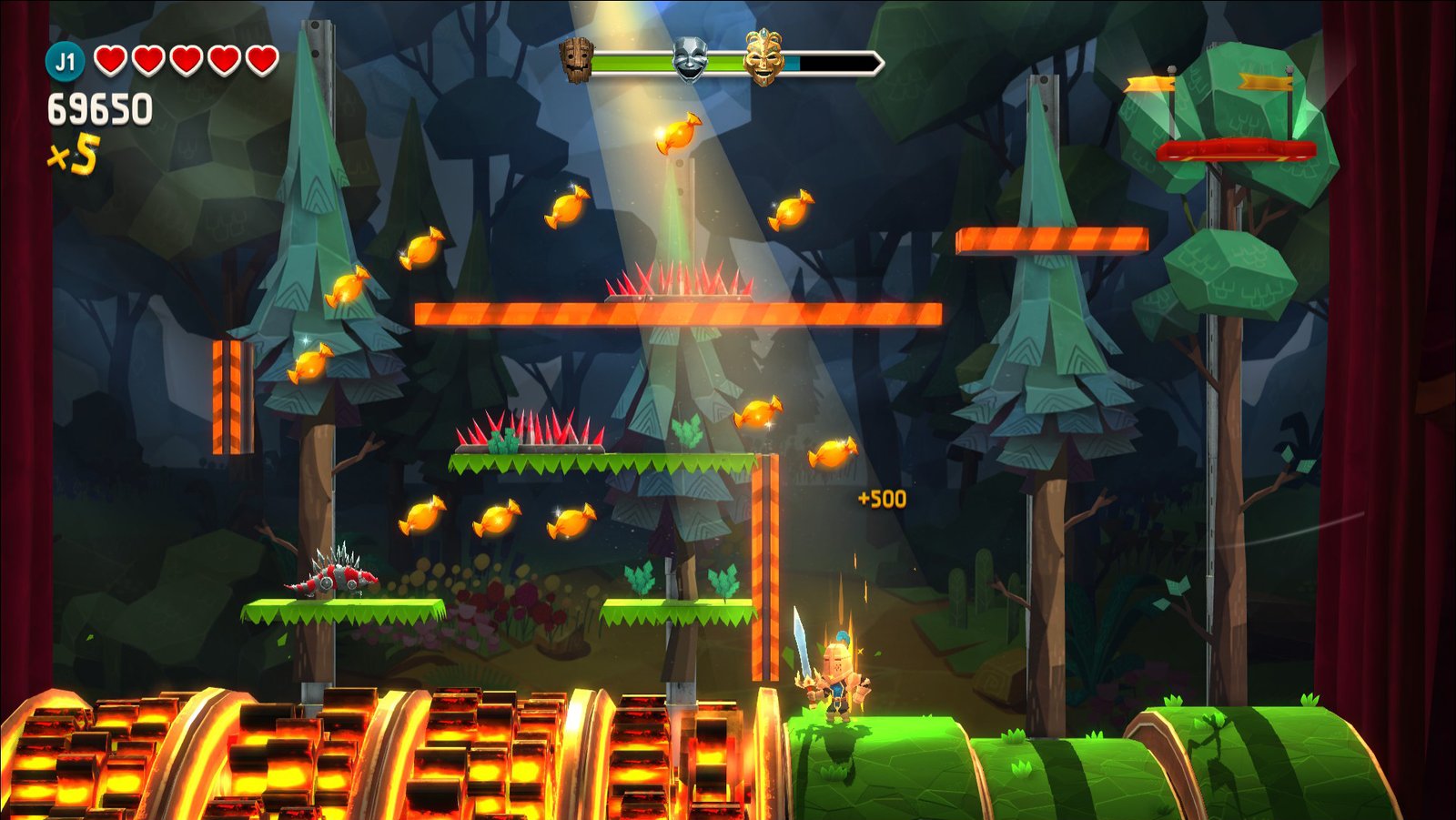The image size is (1456, 820).
Task: Select the wooden mask icon
Action: click(576, 60)
